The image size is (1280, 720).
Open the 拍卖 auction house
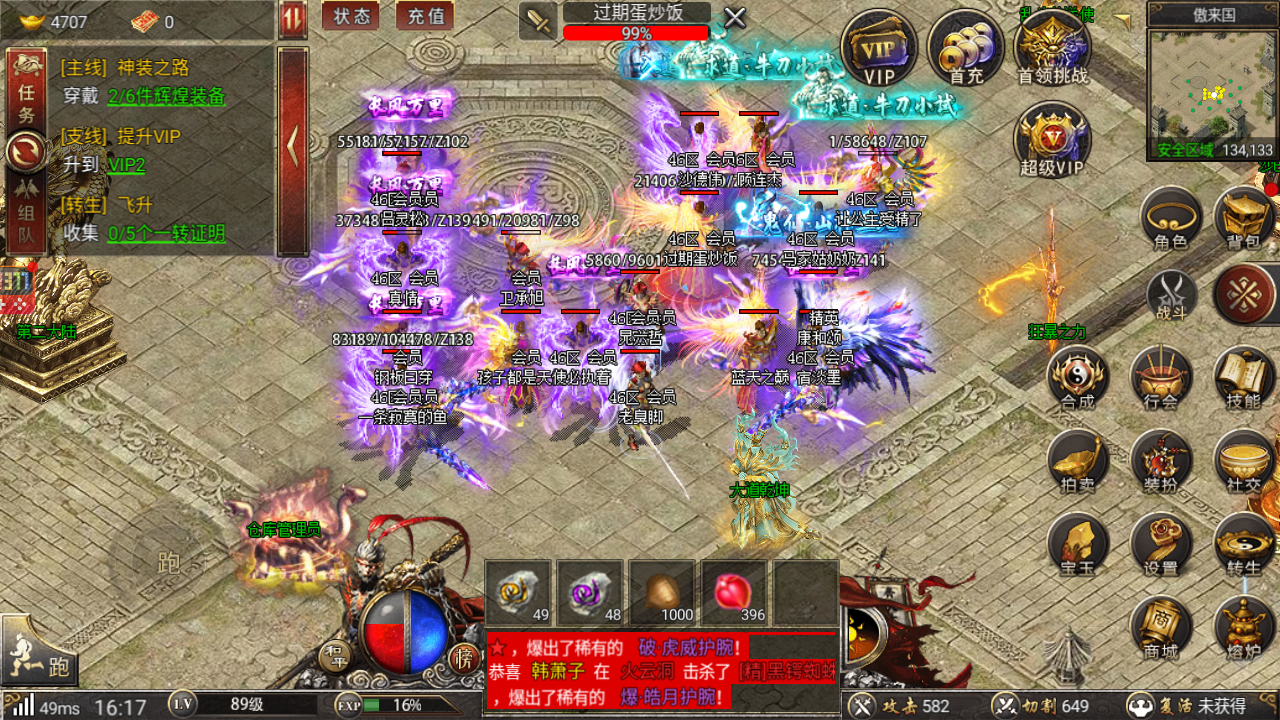click(1078, 461)
